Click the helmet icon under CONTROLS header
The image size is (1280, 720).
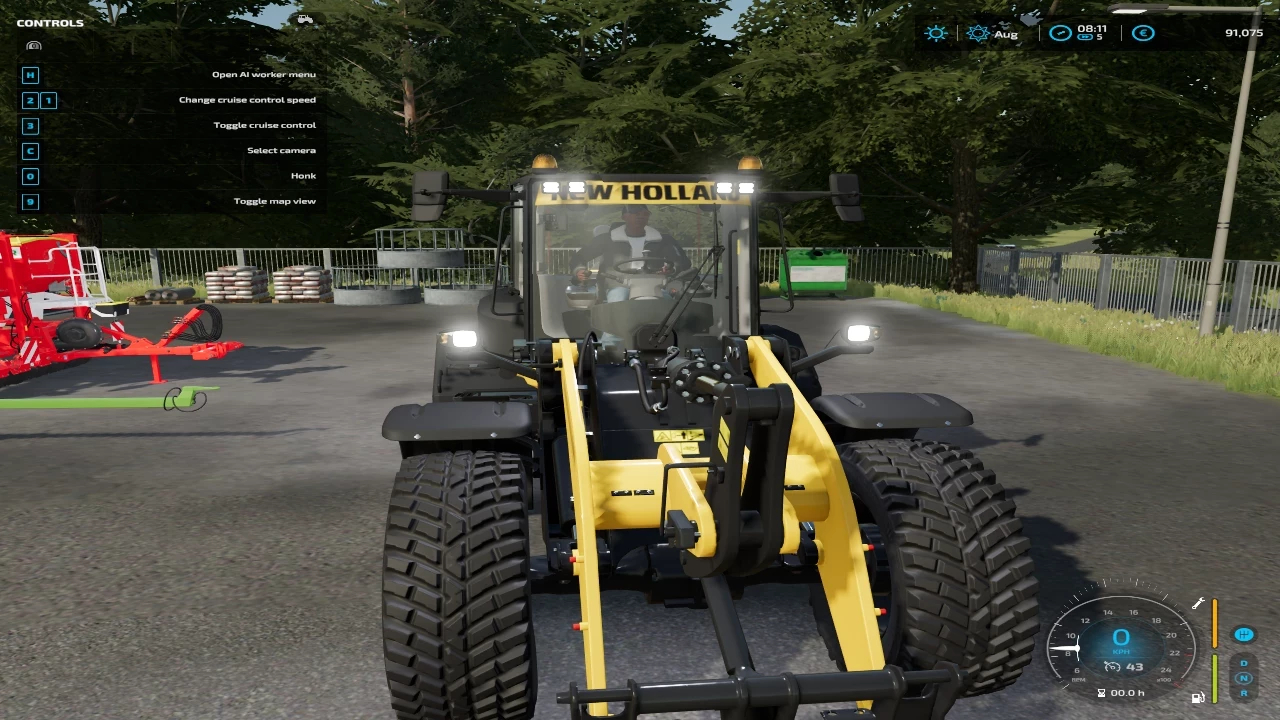coord(33,45)
